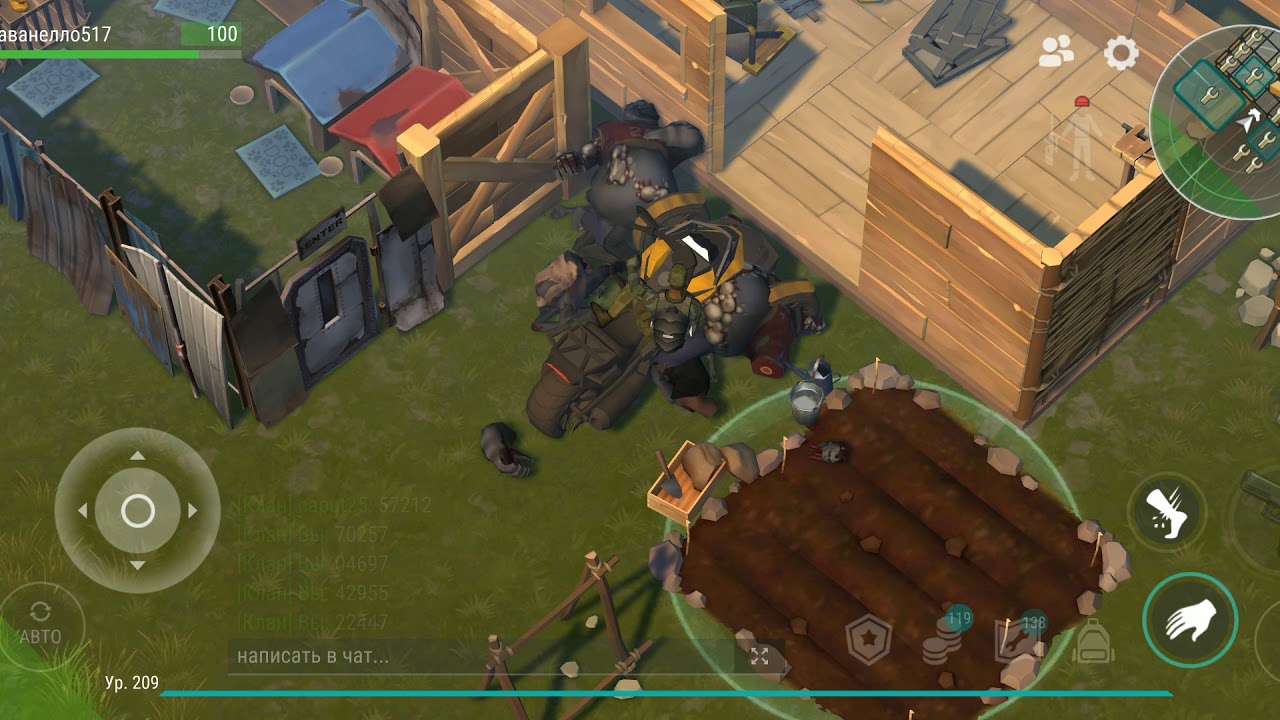Image resolution: width=1280 pixels, height=720 pixels.
Task: Open the coins stack icon
Action: coord(940,640)
